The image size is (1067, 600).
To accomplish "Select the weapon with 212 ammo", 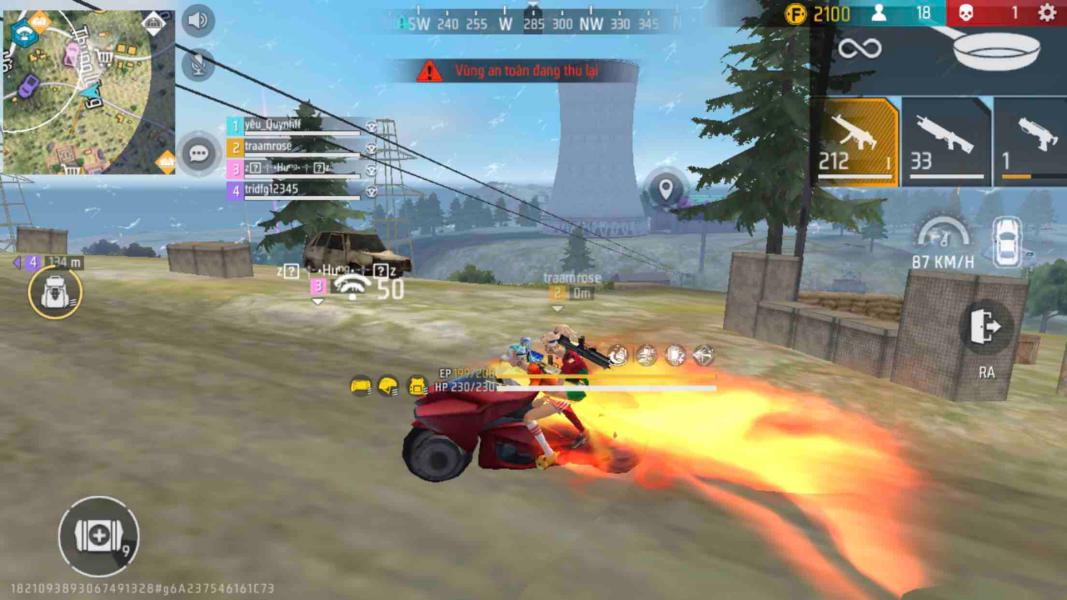I will click(857, 142).
